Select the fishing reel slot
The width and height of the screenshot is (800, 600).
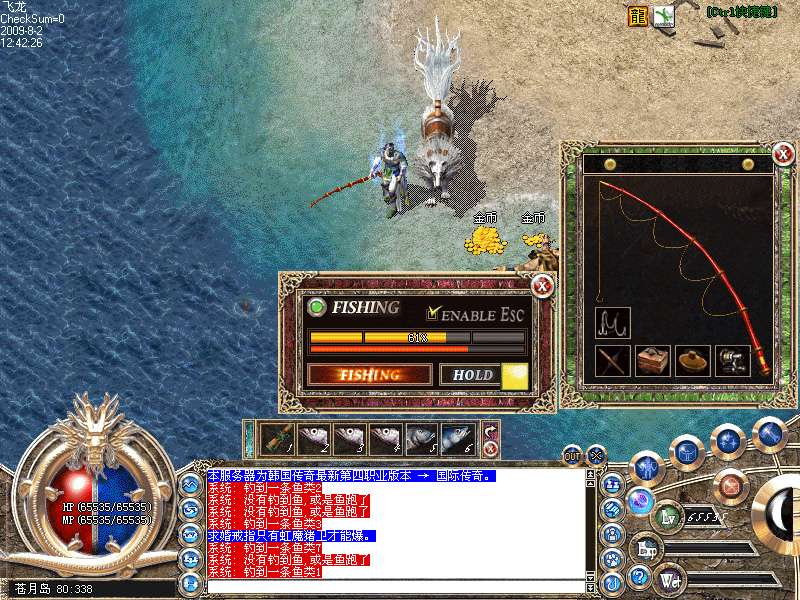point(733,361)
